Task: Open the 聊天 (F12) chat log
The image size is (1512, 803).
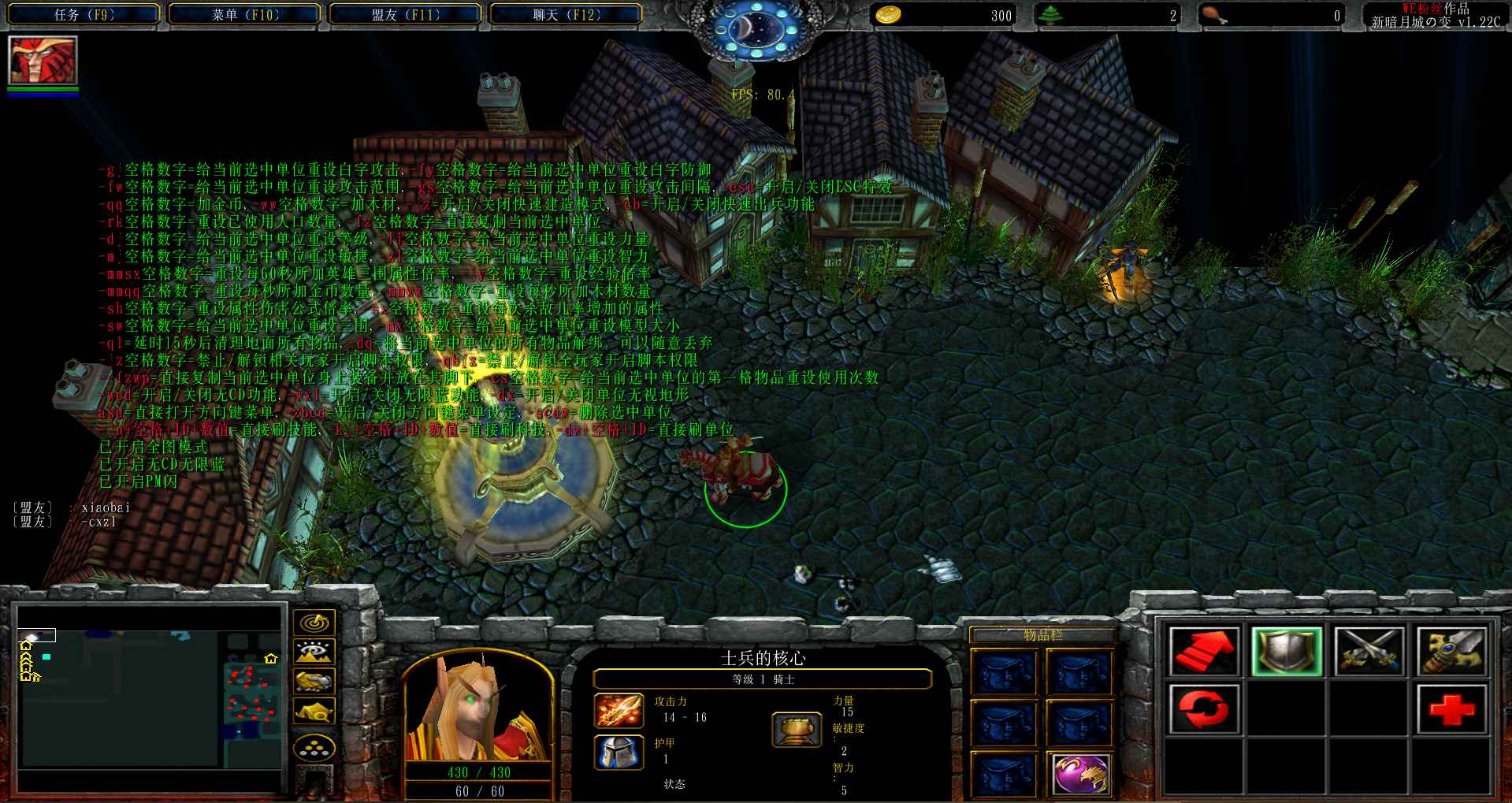Action: (566, 15)
